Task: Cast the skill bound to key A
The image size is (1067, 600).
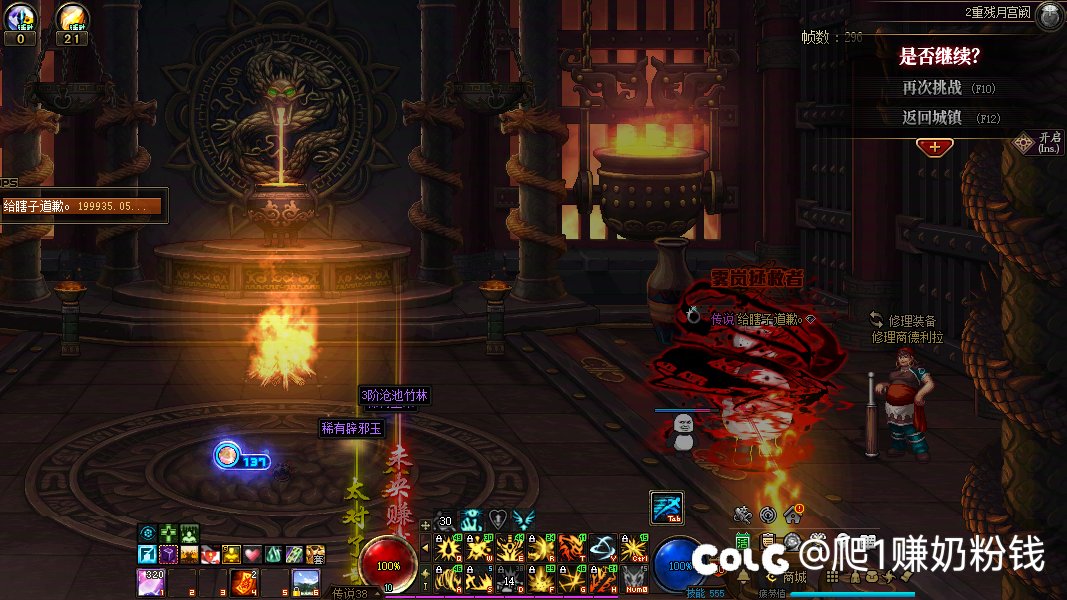Action: (446, 578)
